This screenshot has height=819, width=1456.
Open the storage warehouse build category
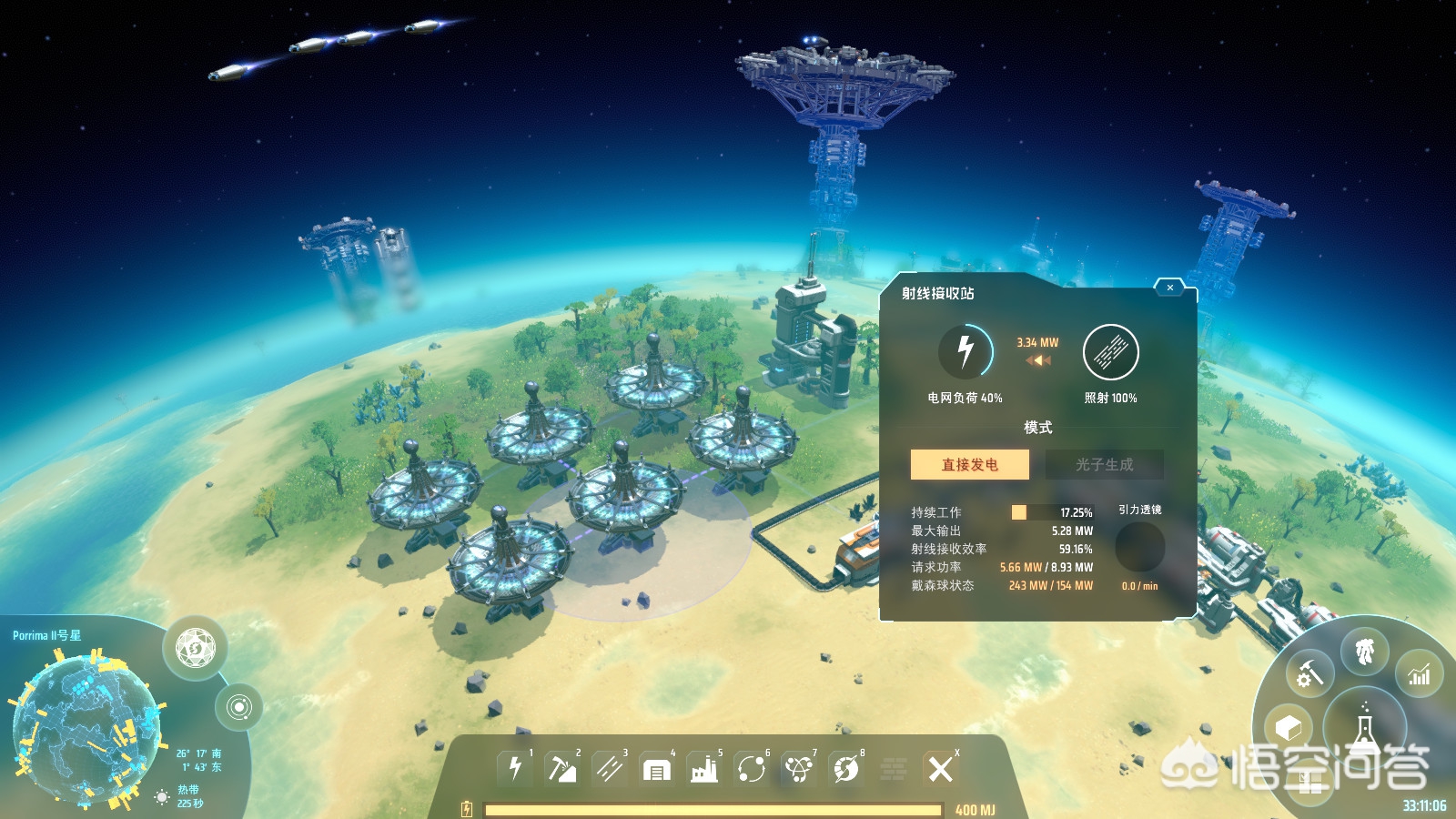click(x=656, y=770)
